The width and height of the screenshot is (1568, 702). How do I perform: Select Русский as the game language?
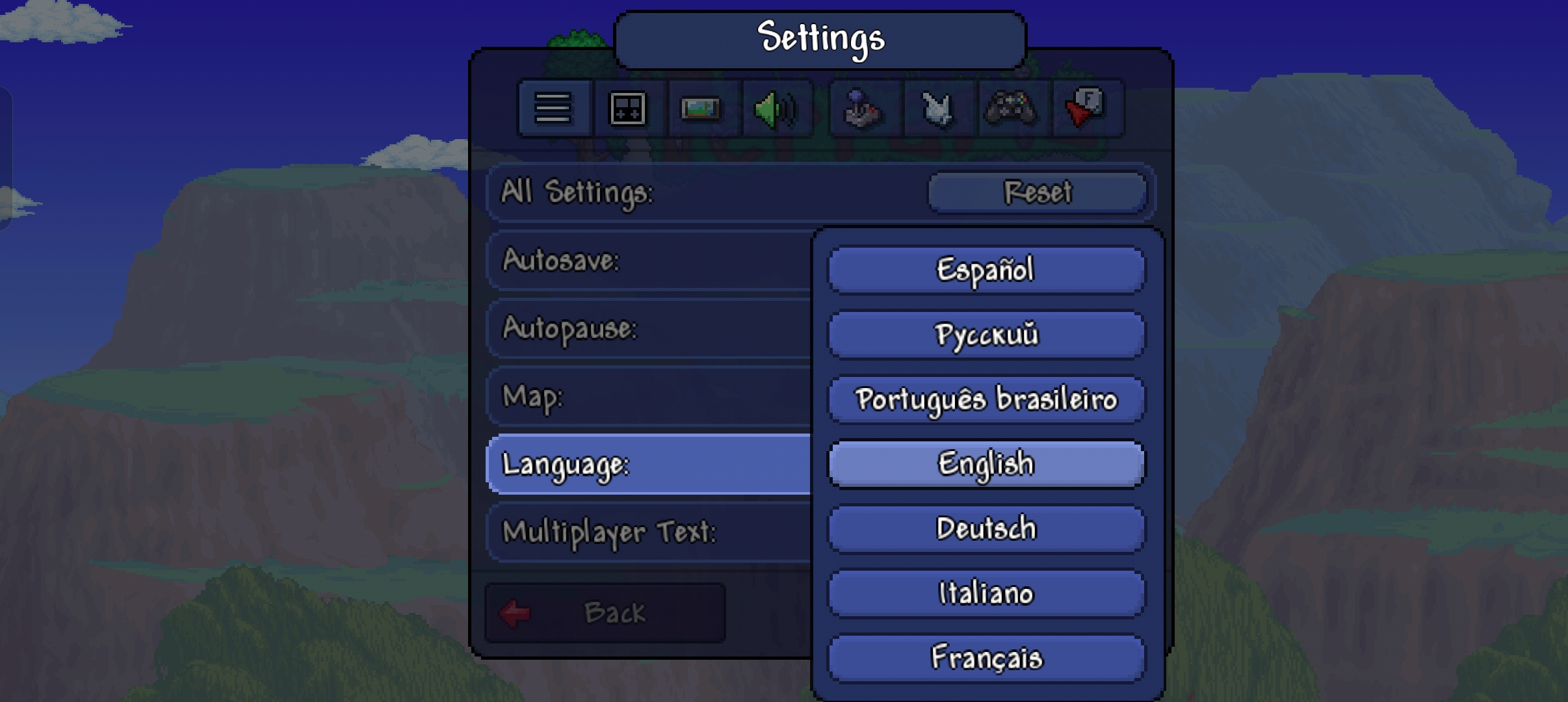(x=986, y=335)
